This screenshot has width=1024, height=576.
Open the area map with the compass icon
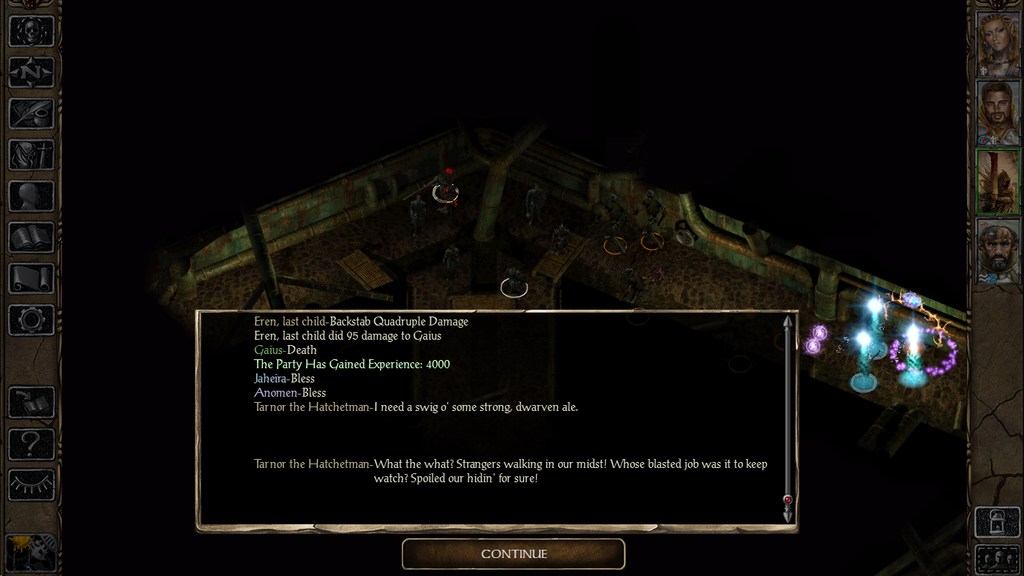[31, 72]
